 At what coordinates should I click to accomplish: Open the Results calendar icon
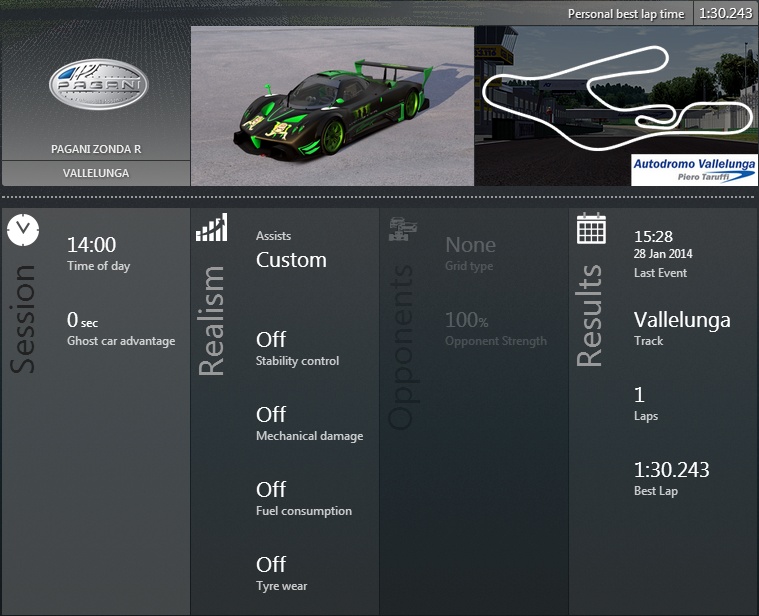[x=592, y=229]
